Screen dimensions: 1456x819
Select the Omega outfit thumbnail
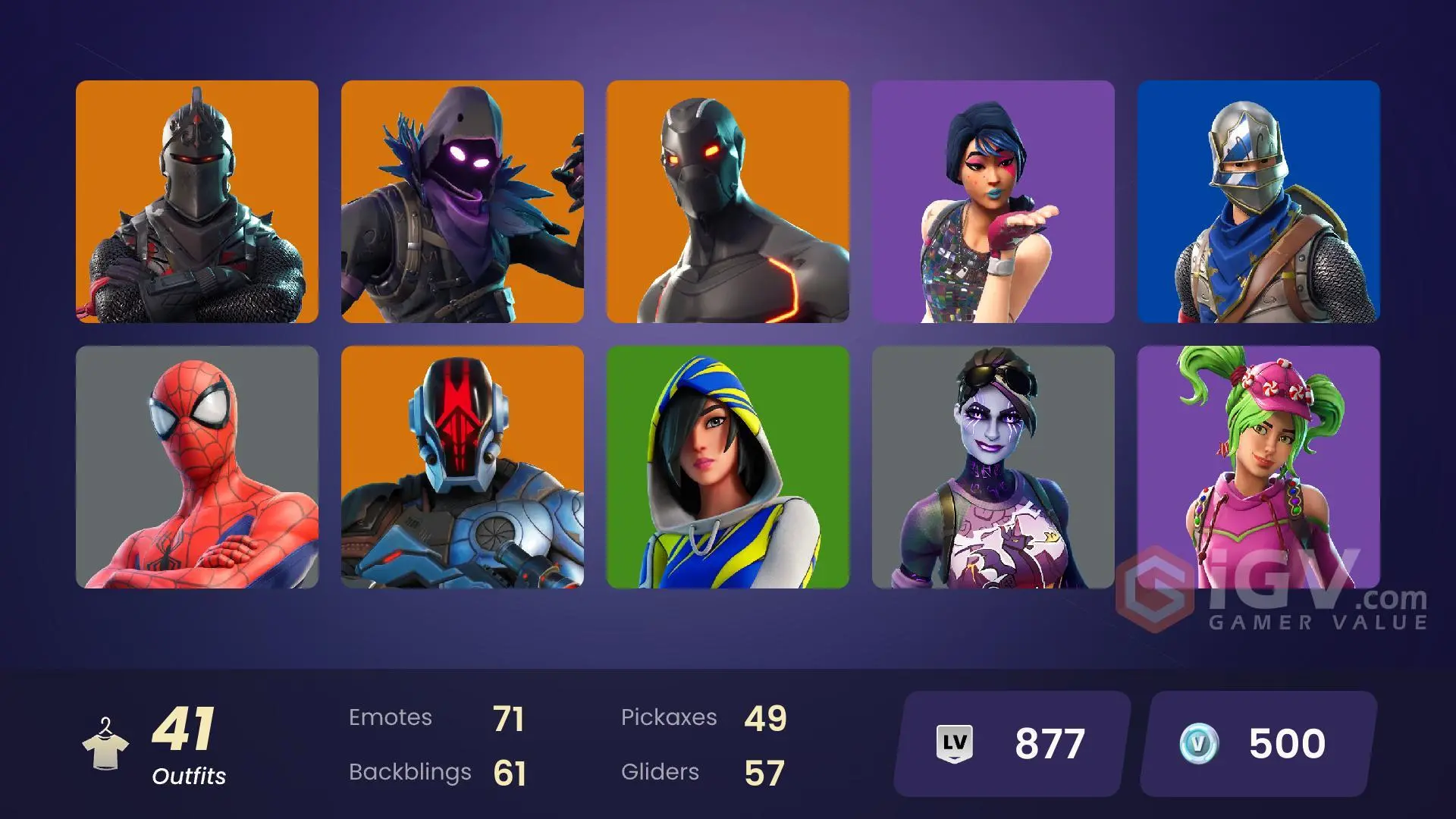pos(728,201)
